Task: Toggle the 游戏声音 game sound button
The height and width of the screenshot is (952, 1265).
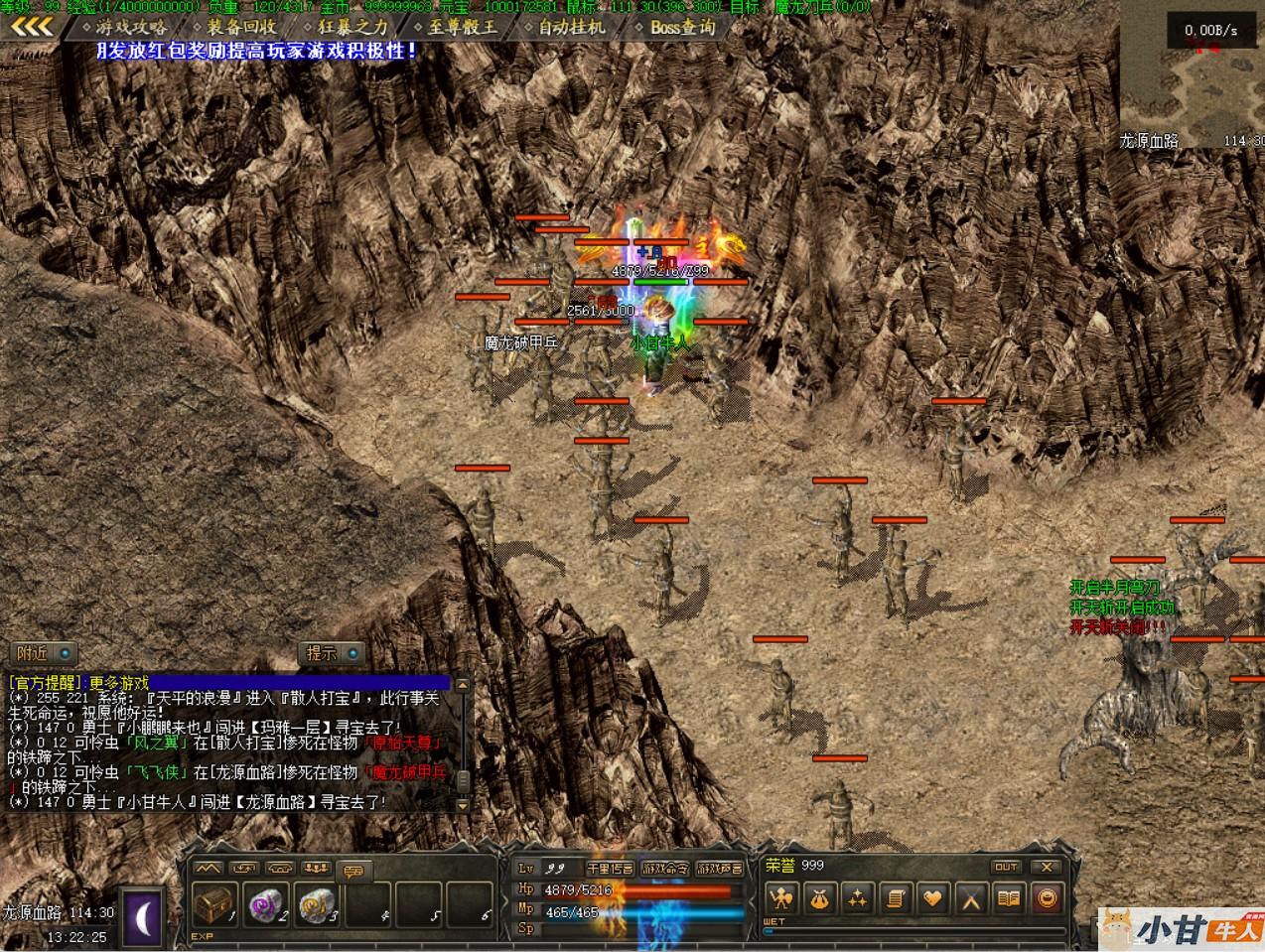Action: [719, 869]
